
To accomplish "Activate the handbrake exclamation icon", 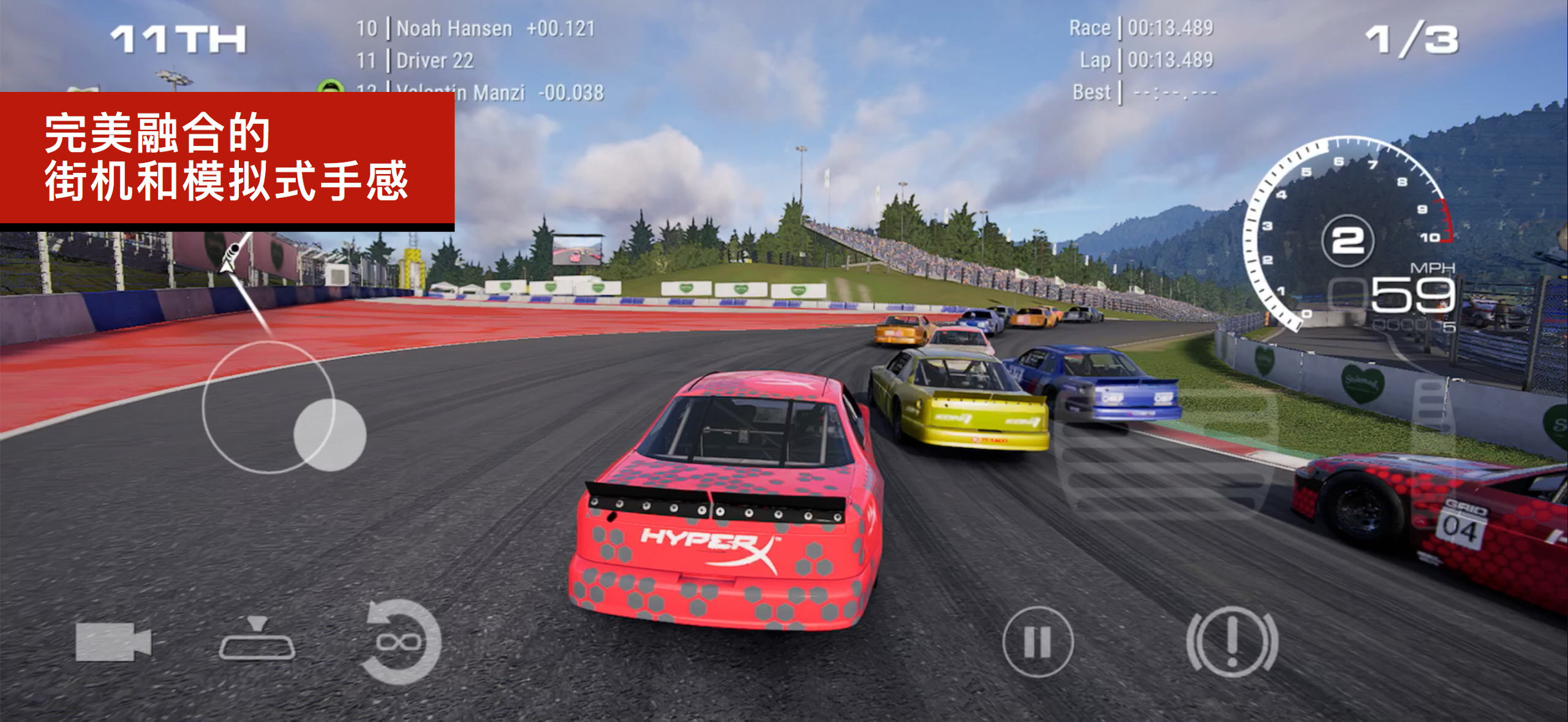I will click(1232, 641).
